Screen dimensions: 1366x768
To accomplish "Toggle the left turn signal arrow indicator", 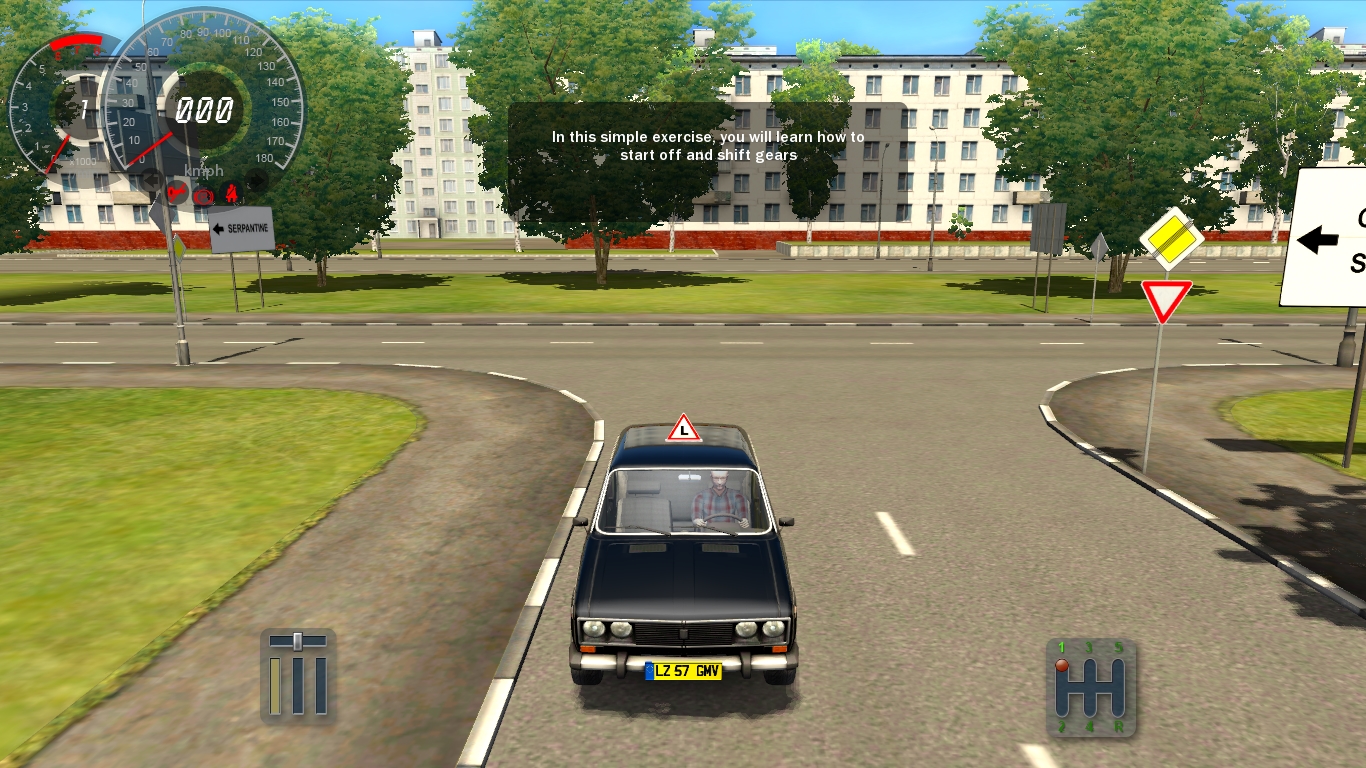I will pyautogui.click(x=150, y=179).
